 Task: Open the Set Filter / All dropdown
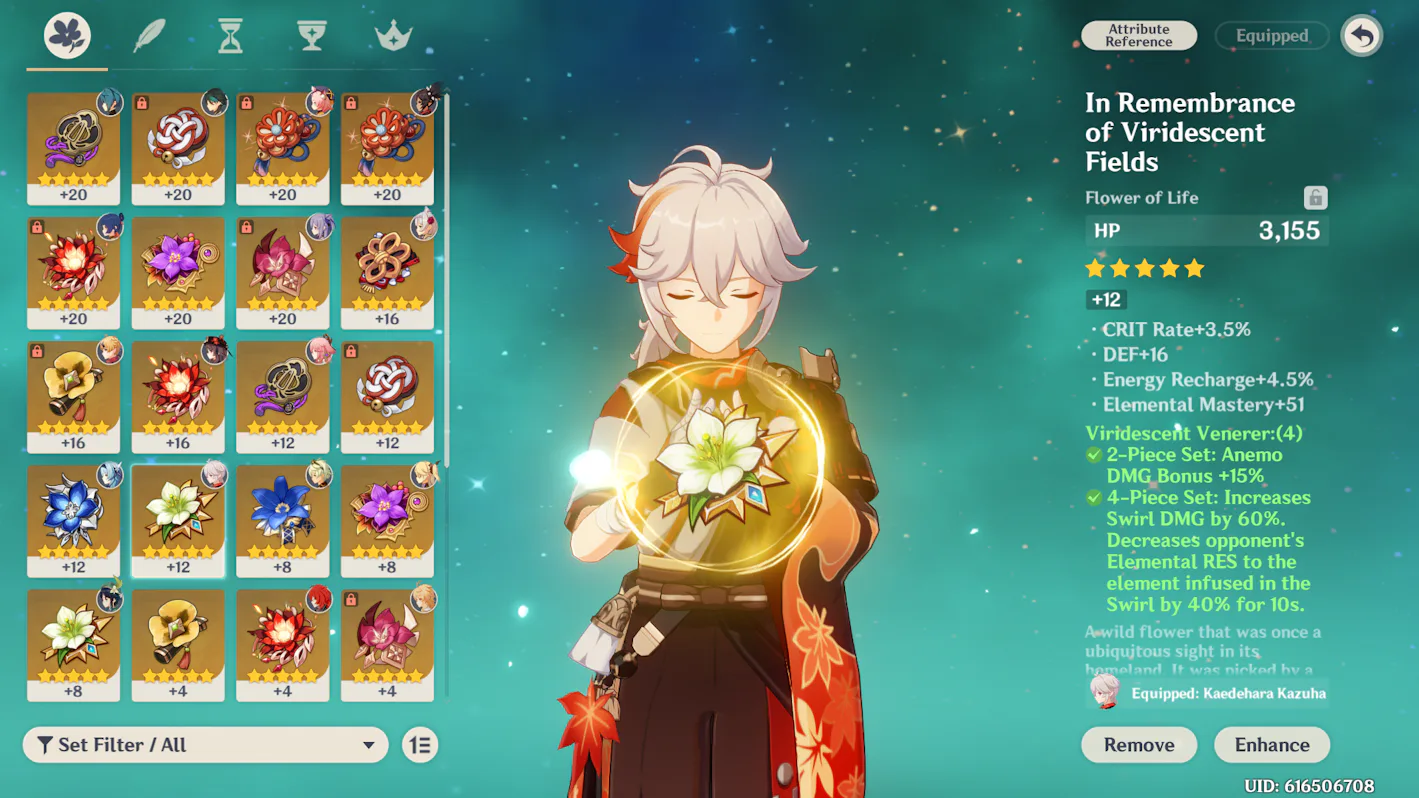tap(205, 744)
